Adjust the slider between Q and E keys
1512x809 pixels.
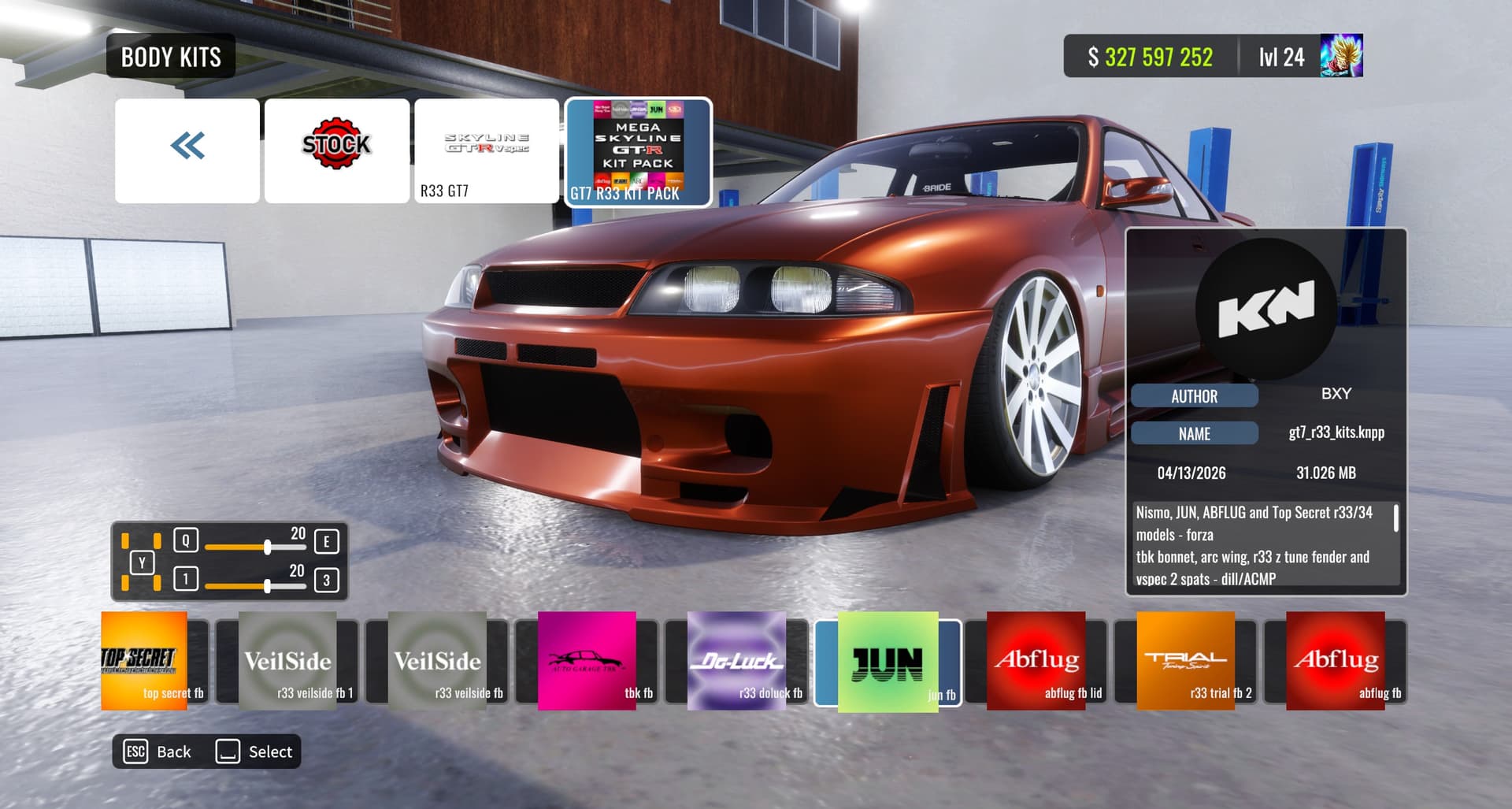[268, 547]
